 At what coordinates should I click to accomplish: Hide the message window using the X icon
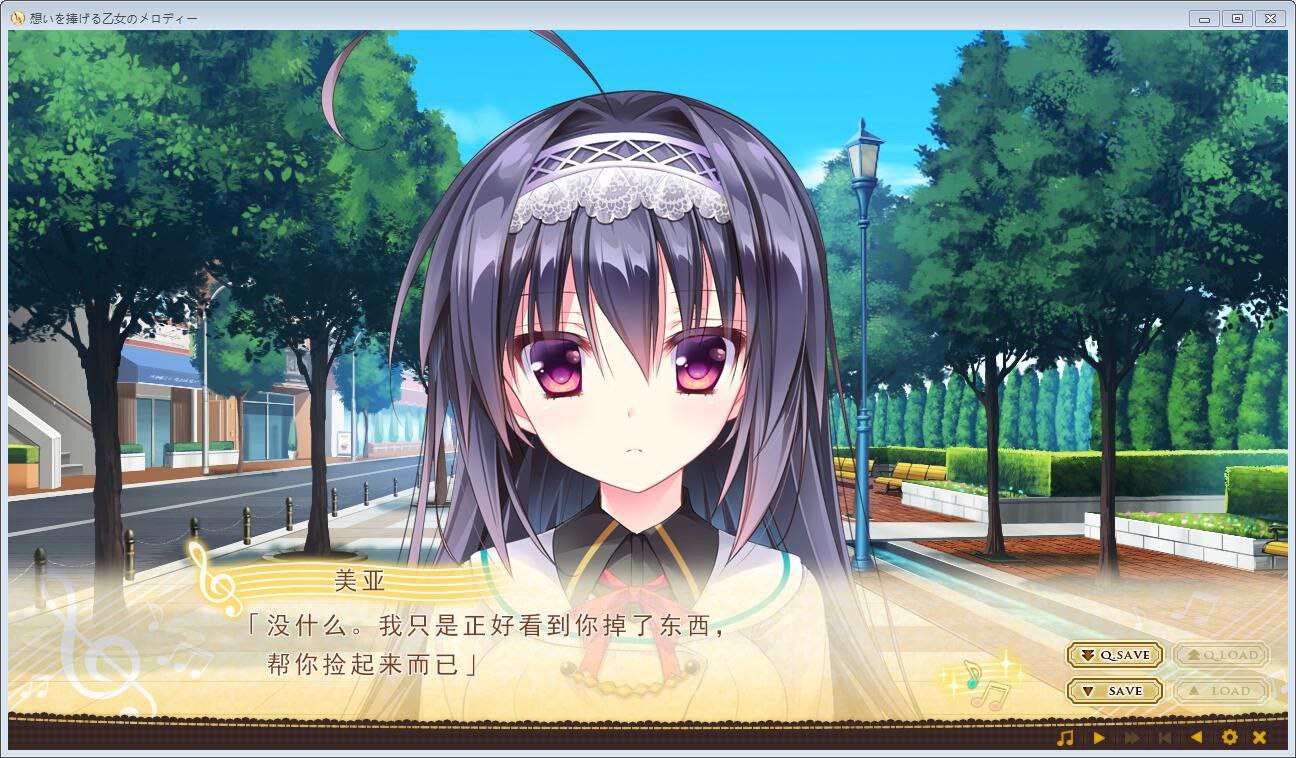click(1260, 738)
